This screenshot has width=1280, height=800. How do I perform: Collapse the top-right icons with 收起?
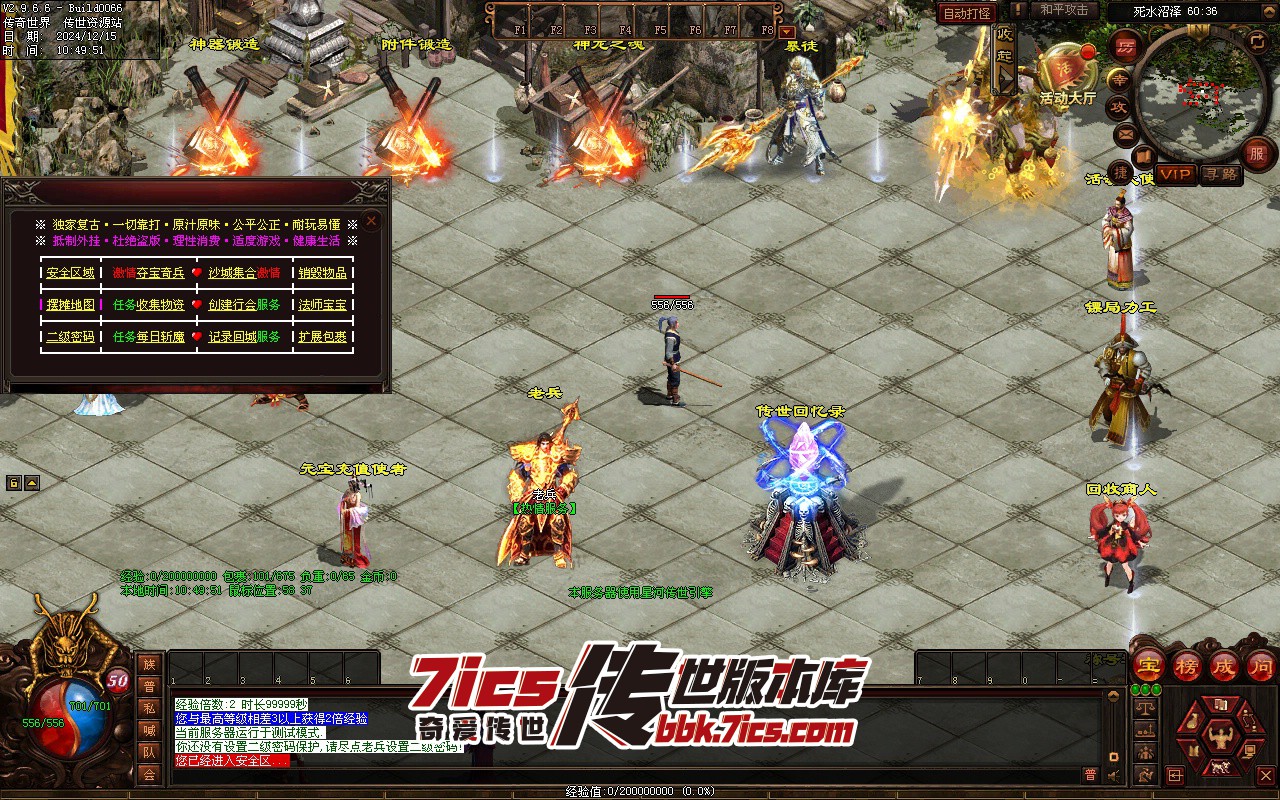pos(1005,47)
